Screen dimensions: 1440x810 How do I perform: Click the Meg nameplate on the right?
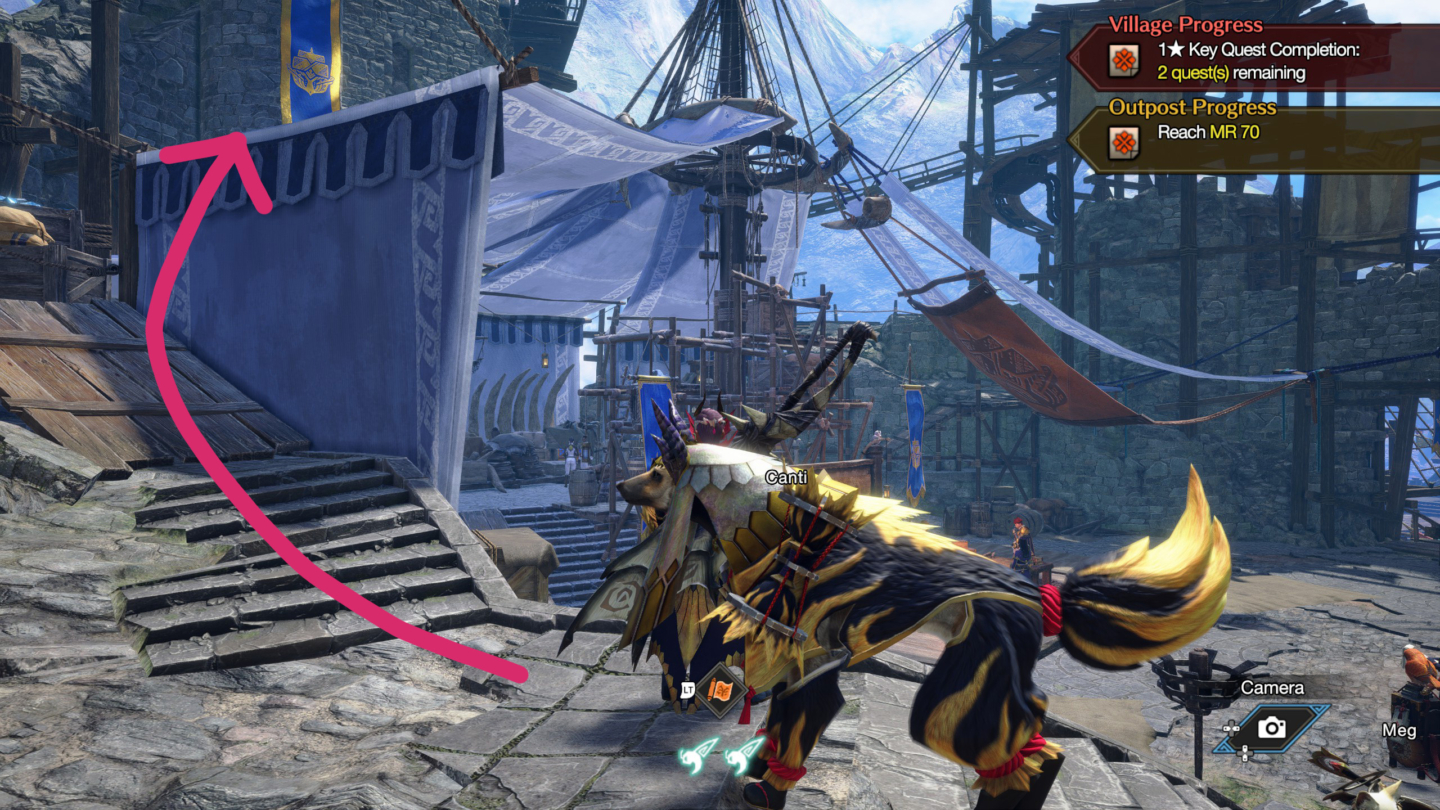click(x=1399, y=731)
